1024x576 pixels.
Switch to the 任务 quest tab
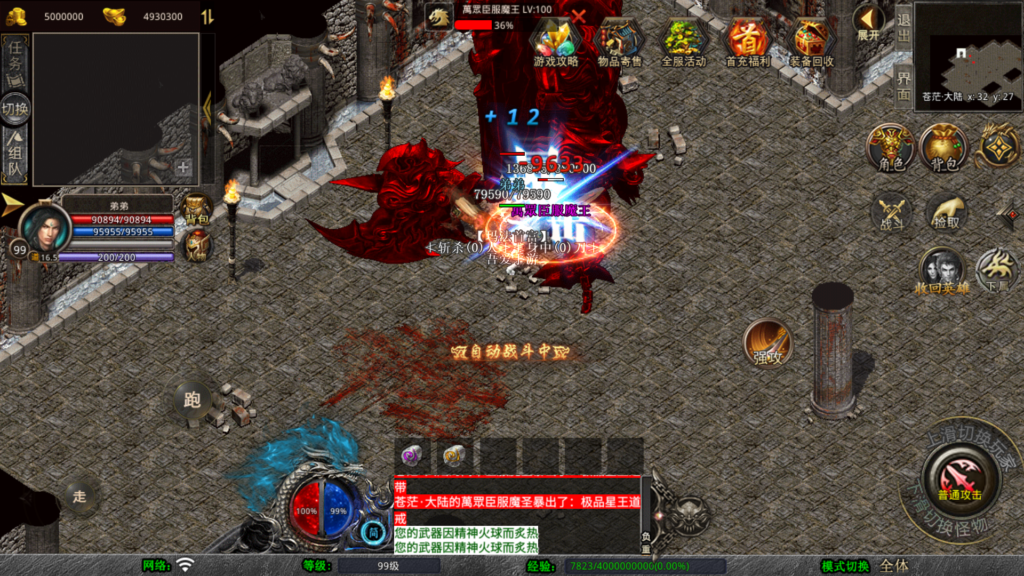click(15, 64)
